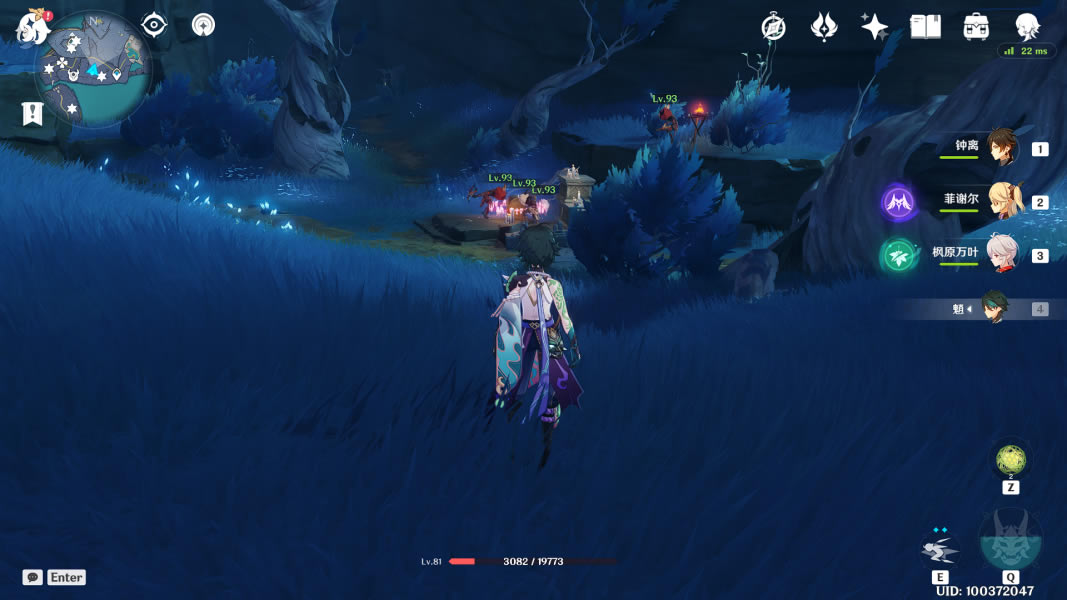
Task: Open the Paimon menu
Action: 33,27
